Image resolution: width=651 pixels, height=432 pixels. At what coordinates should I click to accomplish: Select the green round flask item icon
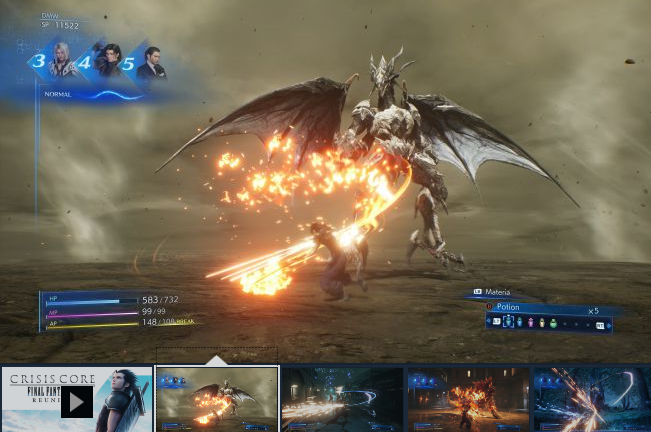click(x=553, y=323)
